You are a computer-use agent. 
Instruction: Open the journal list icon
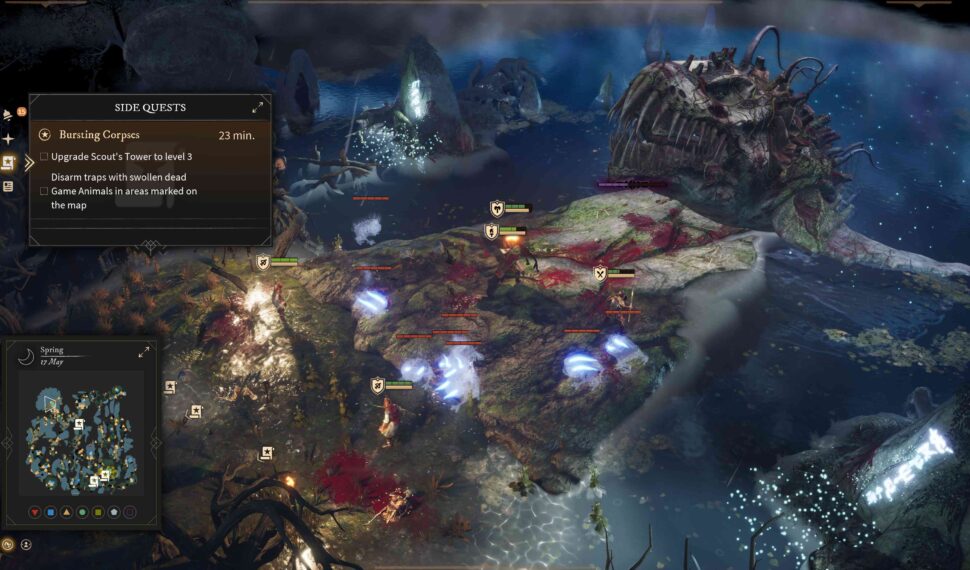pos(8,186)
